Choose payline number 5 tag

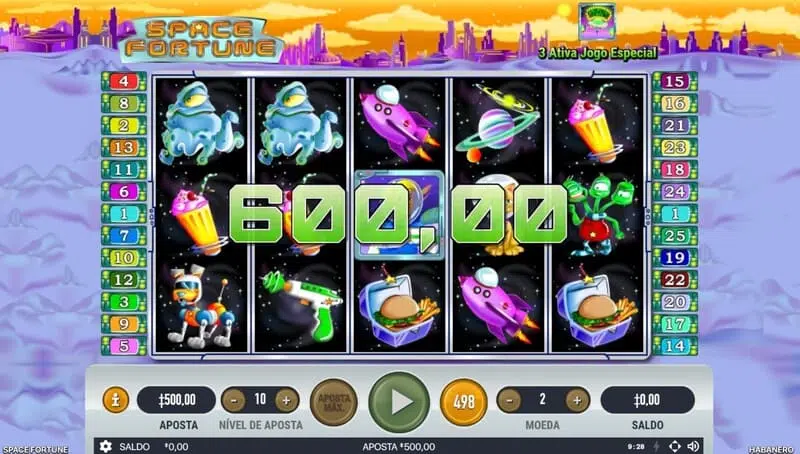pyautogui.click(x=126, y=346)
